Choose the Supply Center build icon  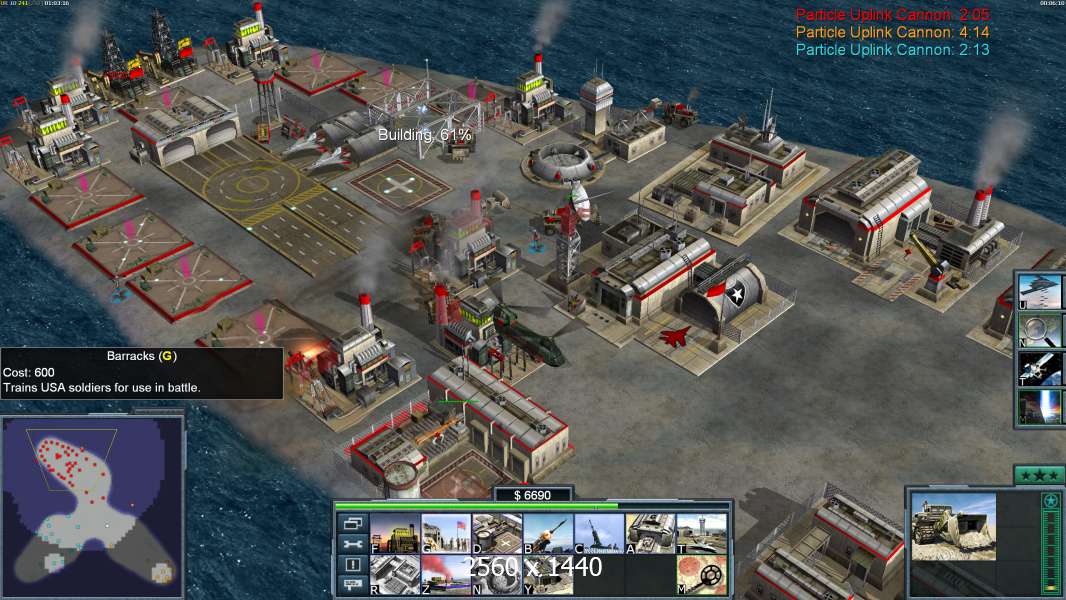click(497, 534)
